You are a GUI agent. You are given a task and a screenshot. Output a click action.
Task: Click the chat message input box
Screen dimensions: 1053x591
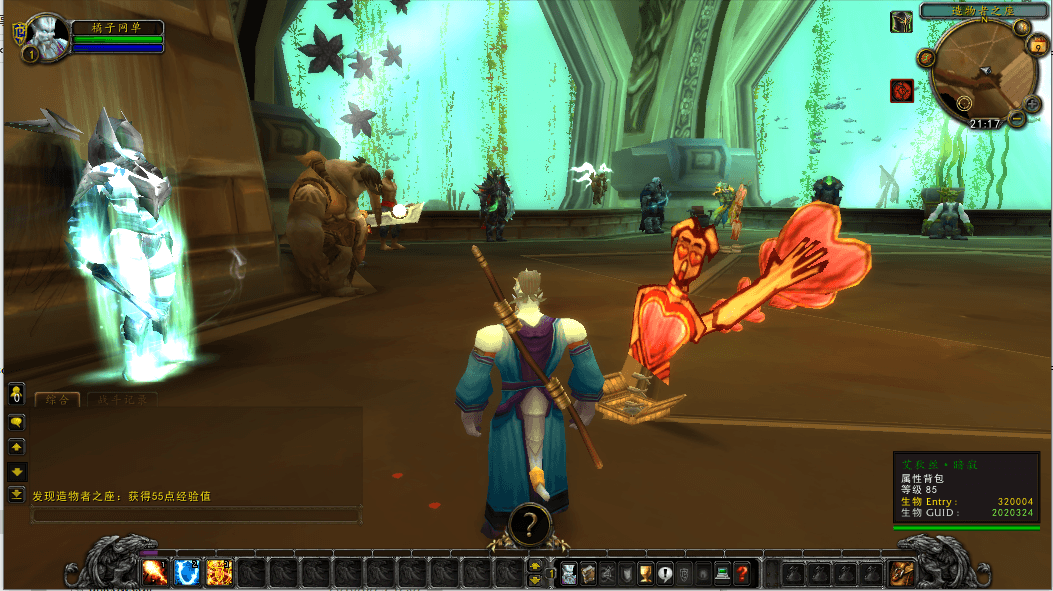[195, 515]
